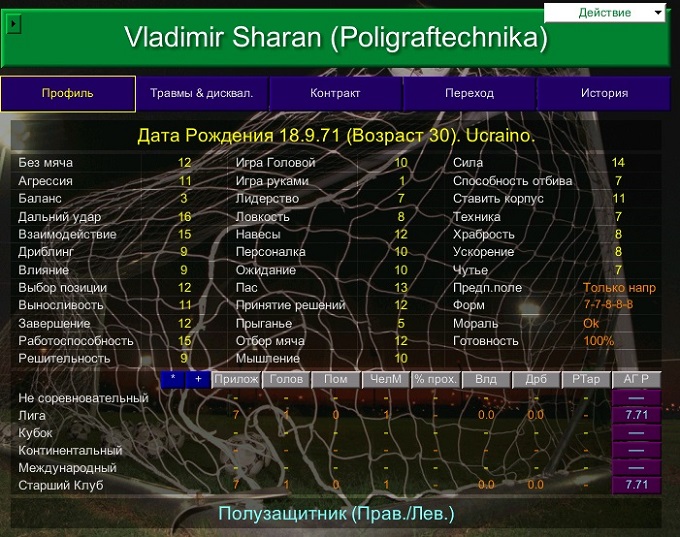
Task: Click the Влд column header
Action: [486, 379]
